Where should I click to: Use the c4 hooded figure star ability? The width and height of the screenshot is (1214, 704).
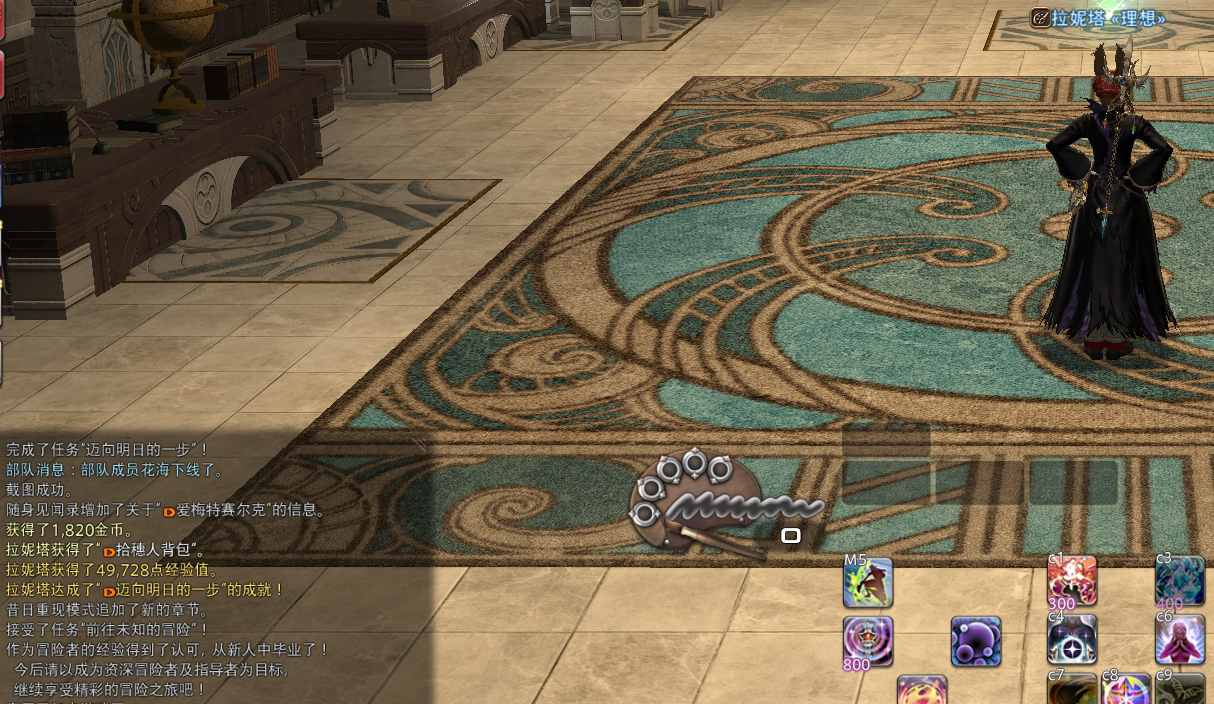pyautogui.click(x=1072, y=640)
